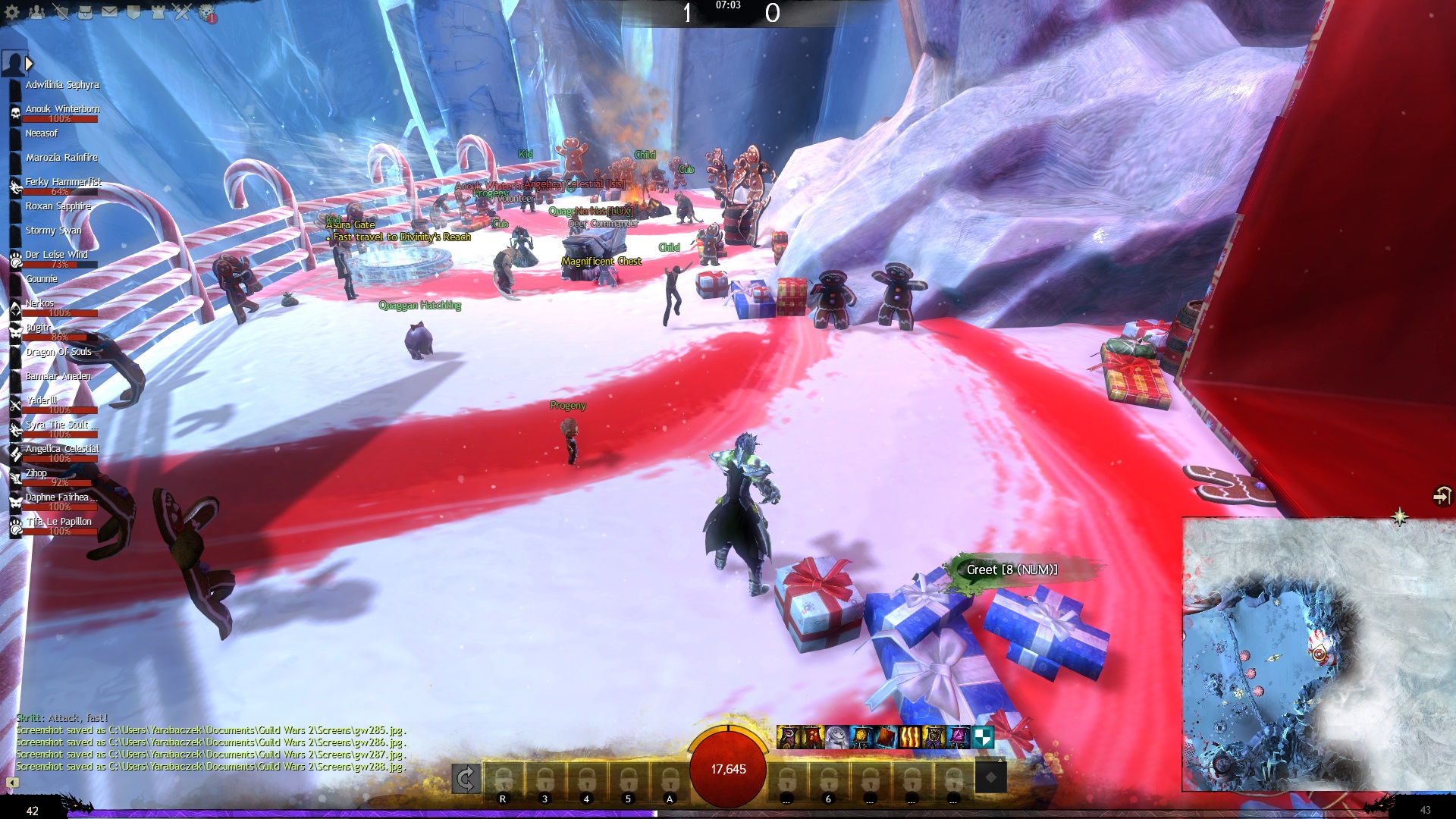This screenshot has width=1456, height=819.
Task: Click the weapon swap arrow button
Action: (466, 778)
